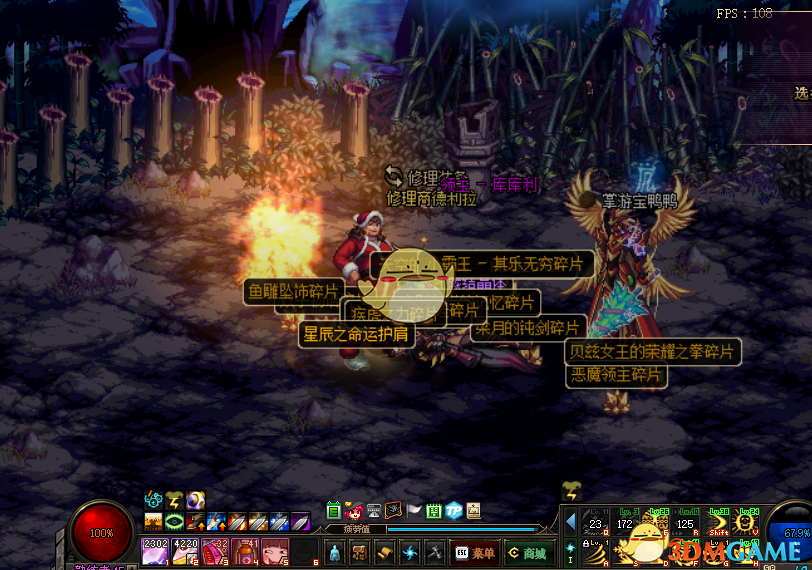Activate the R skill showing 125
Image resolution: width=812 pixels, height=570 pixels.
tap(687, 522)
